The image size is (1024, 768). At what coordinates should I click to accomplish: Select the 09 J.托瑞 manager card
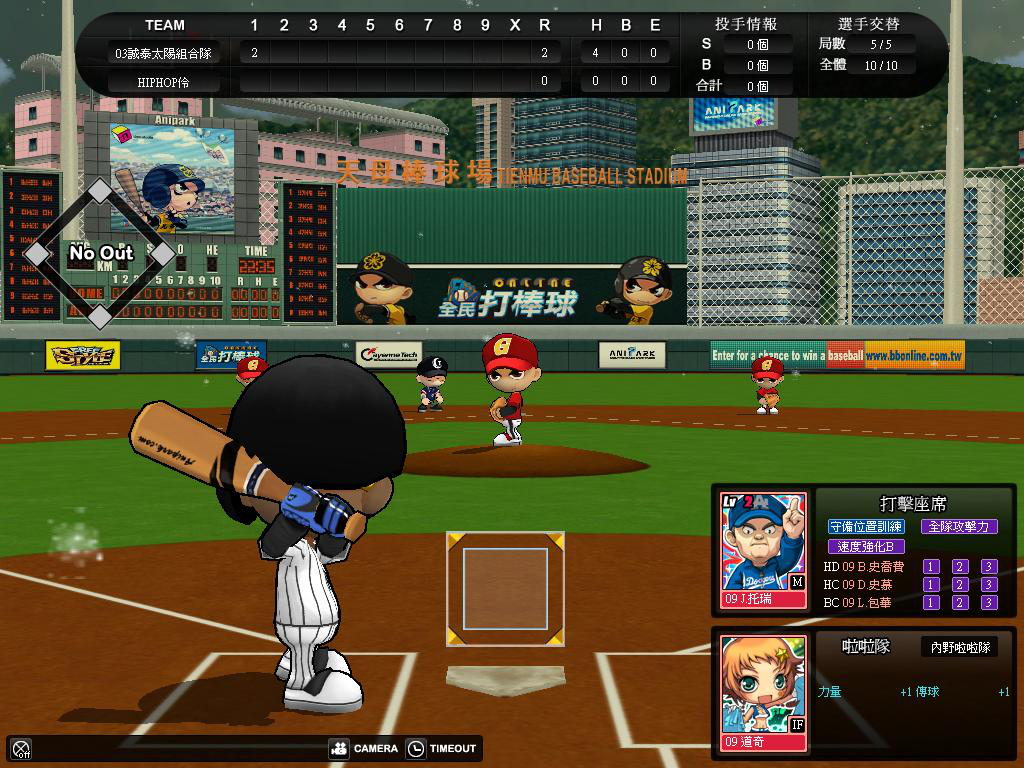[763, 549]
